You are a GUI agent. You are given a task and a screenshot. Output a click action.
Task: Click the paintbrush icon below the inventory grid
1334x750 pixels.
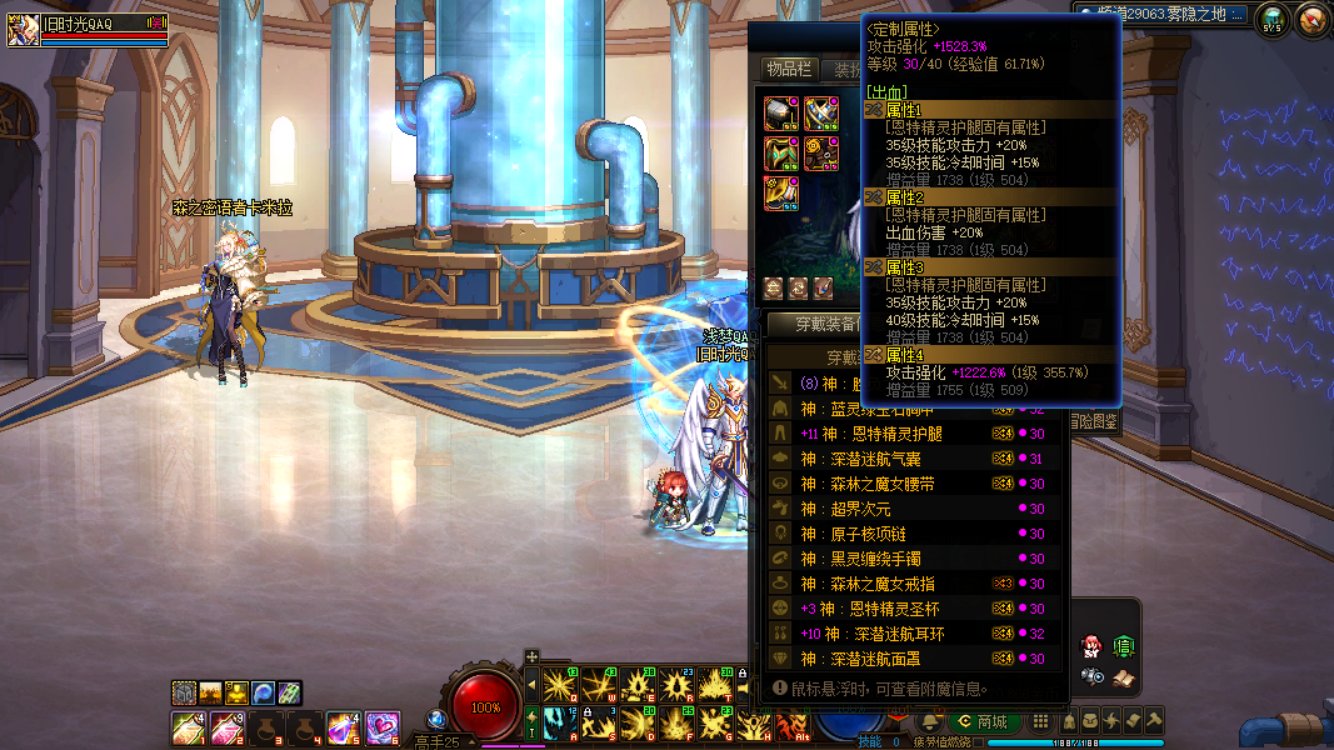(821, 288)
